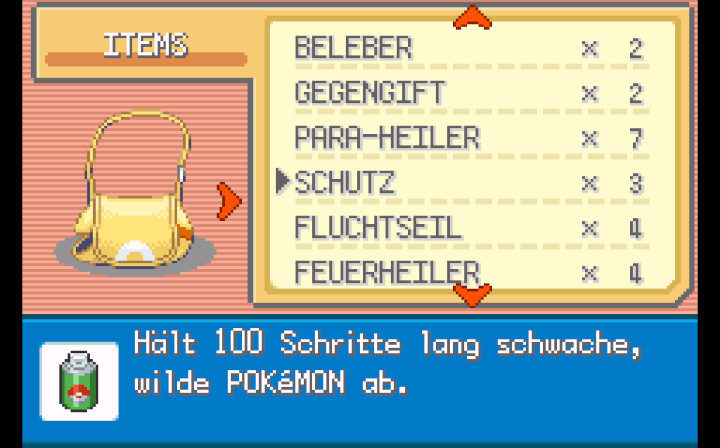Choose GEGENGIFT from the item list
This screenshot has height=448, width=720.
point(369,92)
